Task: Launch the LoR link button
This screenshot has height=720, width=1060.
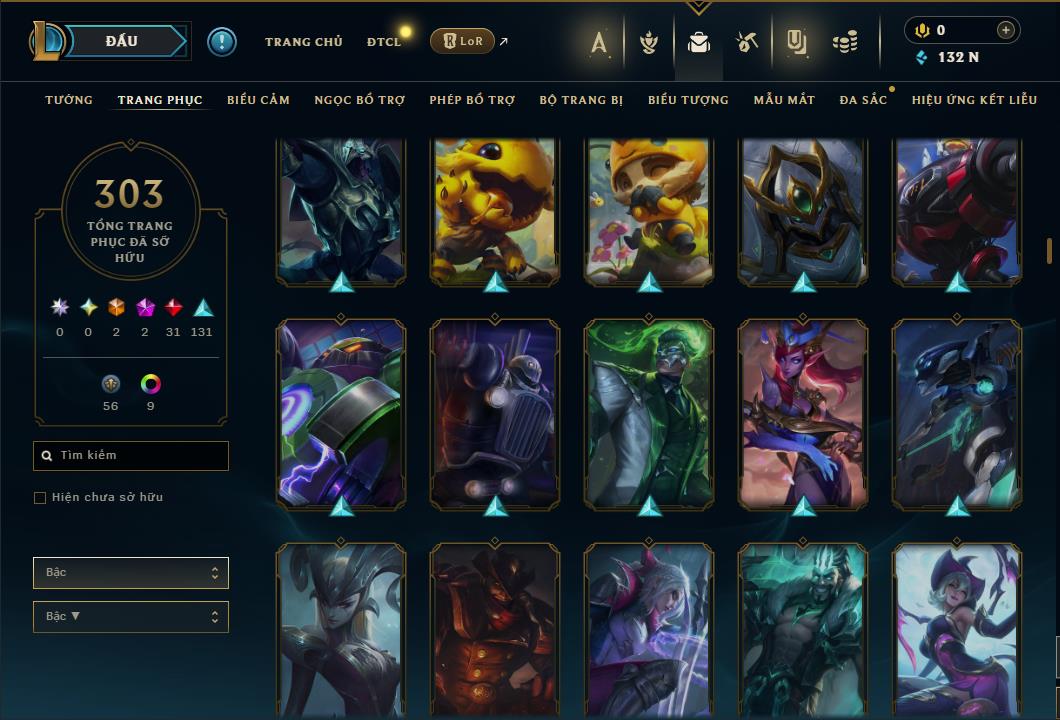Action: click(462, 41)
